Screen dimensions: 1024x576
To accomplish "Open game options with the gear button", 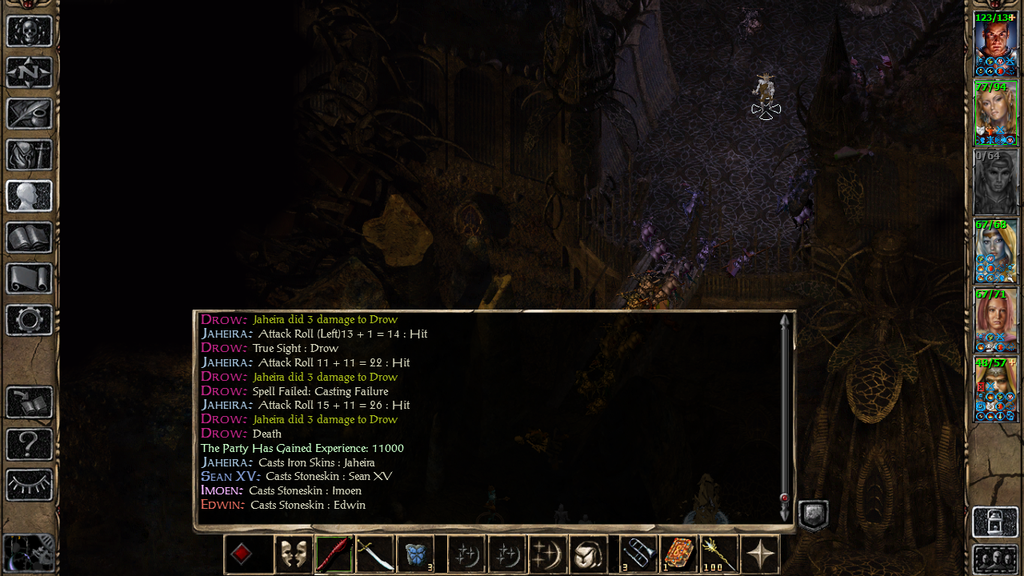I will (29, 319).
